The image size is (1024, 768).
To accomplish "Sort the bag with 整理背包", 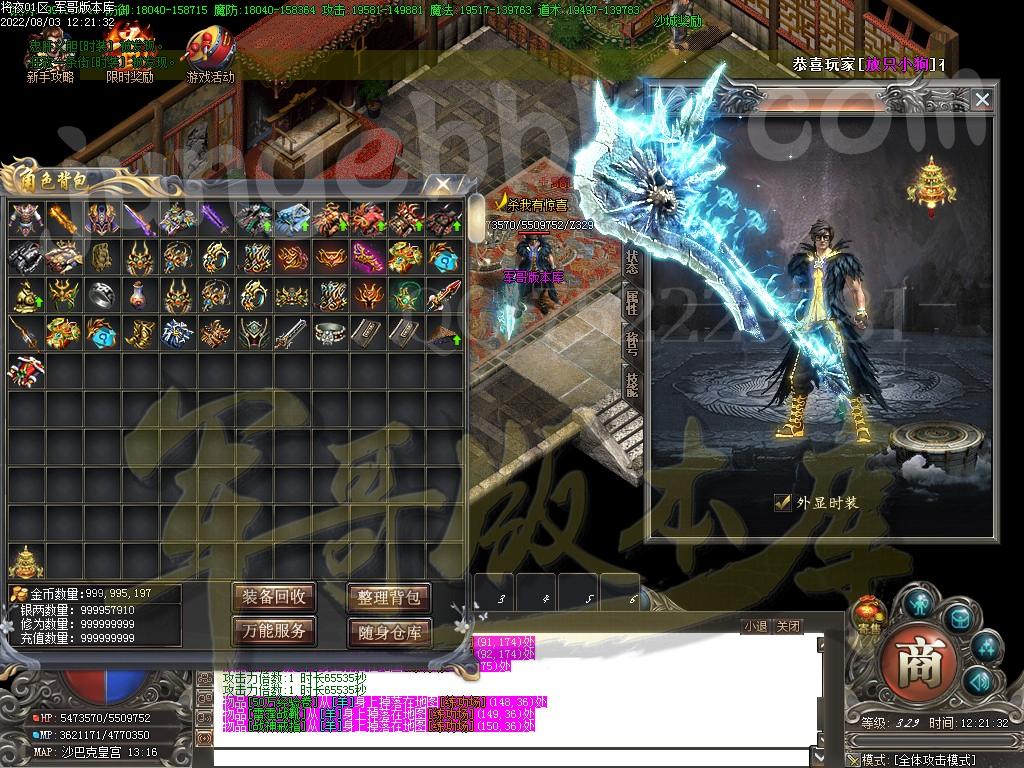I will coord(388,597).
